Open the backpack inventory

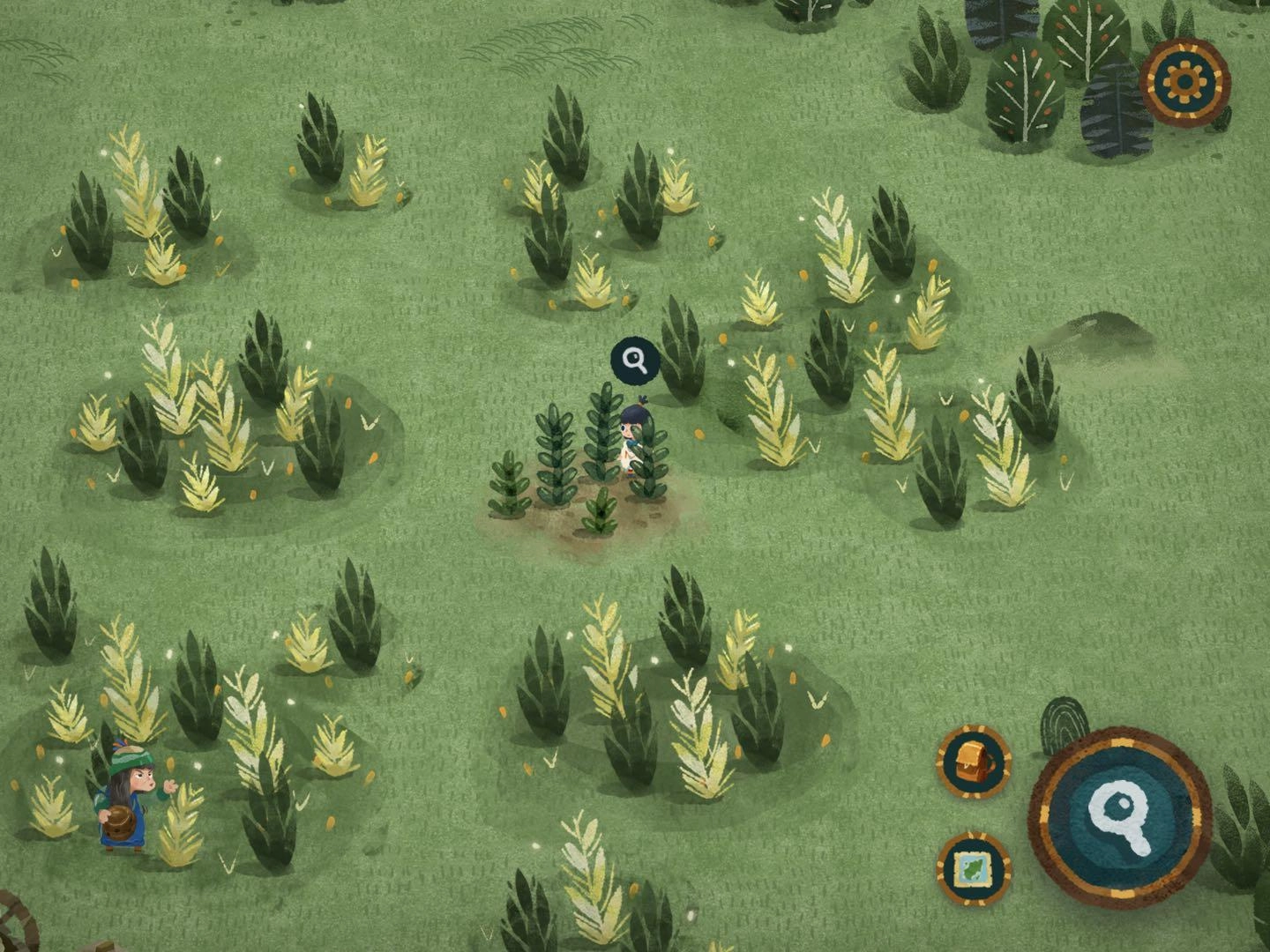click(974, 762)
